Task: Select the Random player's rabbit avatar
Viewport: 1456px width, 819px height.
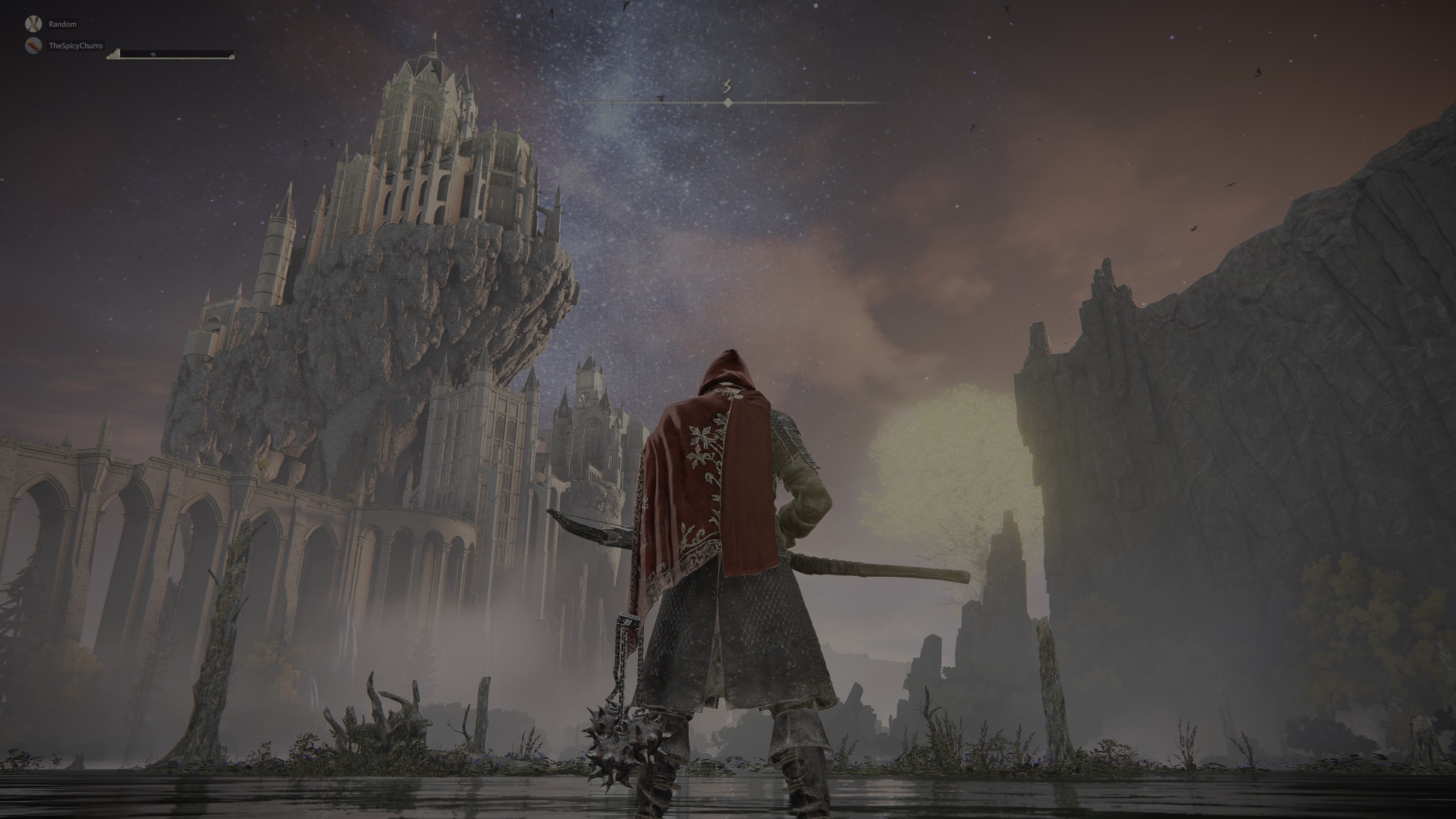Action: click(x=34, y=24)
